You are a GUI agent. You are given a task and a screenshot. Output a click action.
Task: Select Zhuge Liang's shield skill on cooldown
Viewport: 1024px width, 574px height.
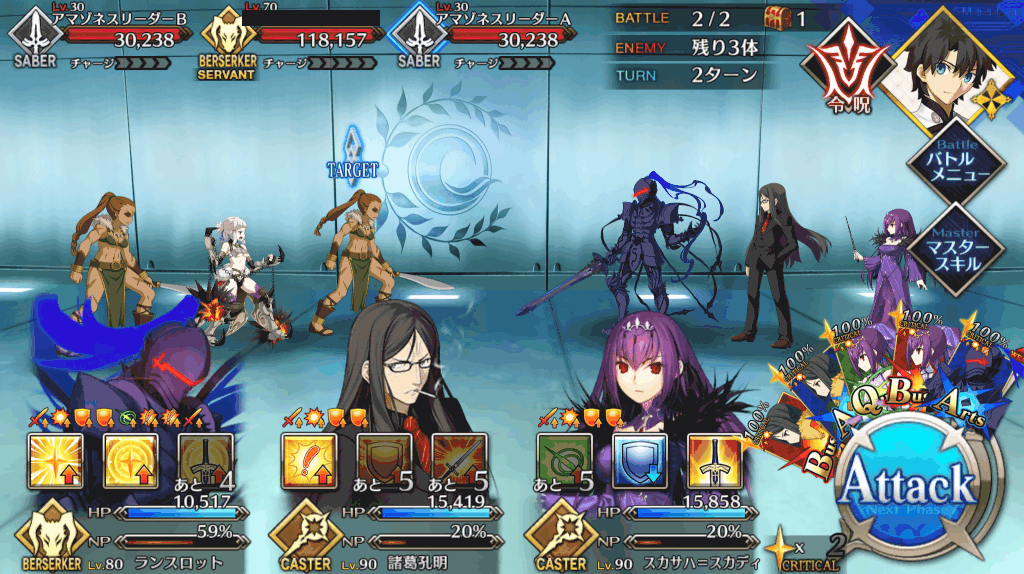coord(385,459)
